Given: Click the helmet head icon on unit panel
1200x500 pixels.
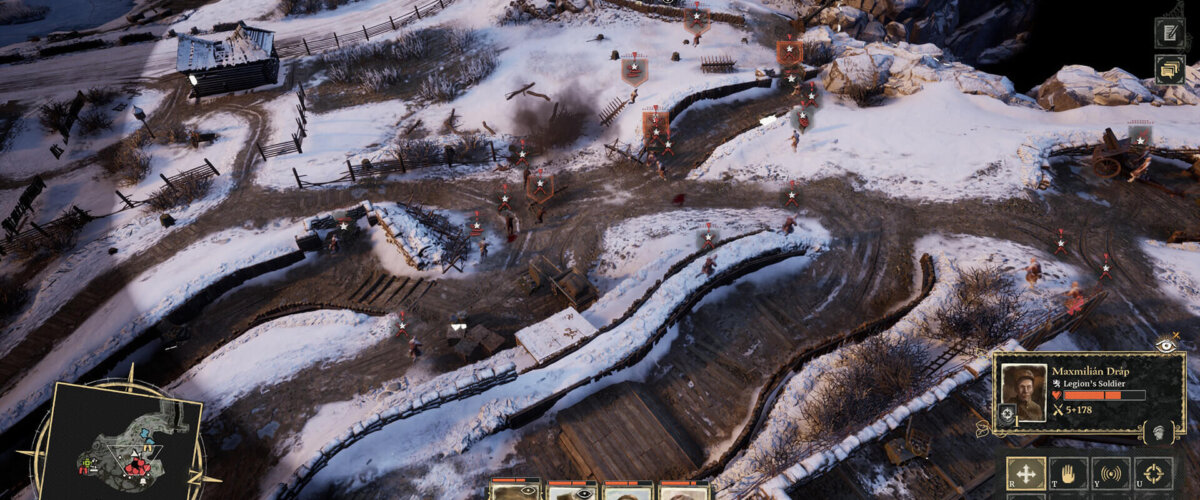Looking at the screenshot, I should coord(1157,433).
